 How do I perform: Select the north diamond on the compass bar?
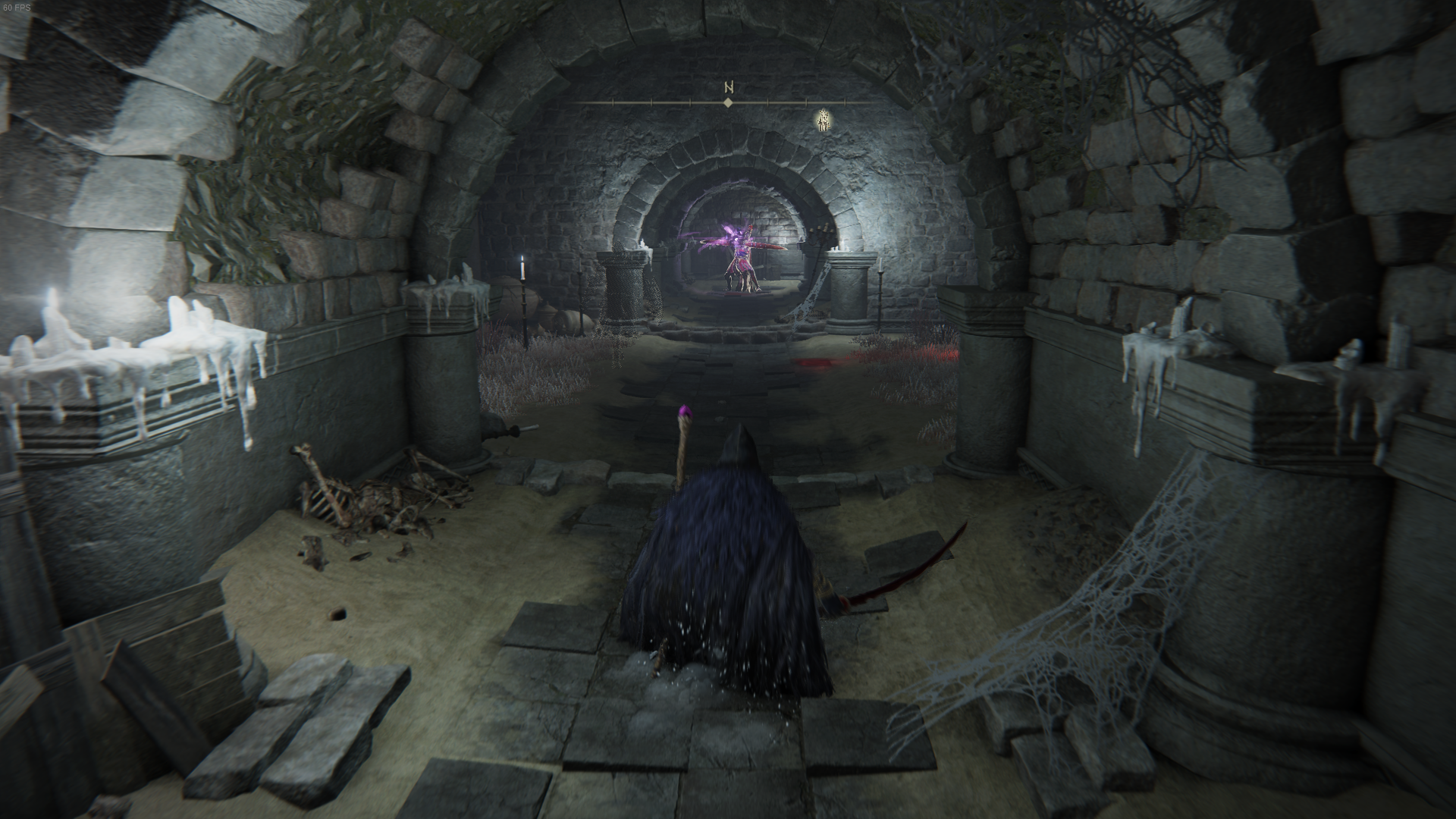[728, 102]
